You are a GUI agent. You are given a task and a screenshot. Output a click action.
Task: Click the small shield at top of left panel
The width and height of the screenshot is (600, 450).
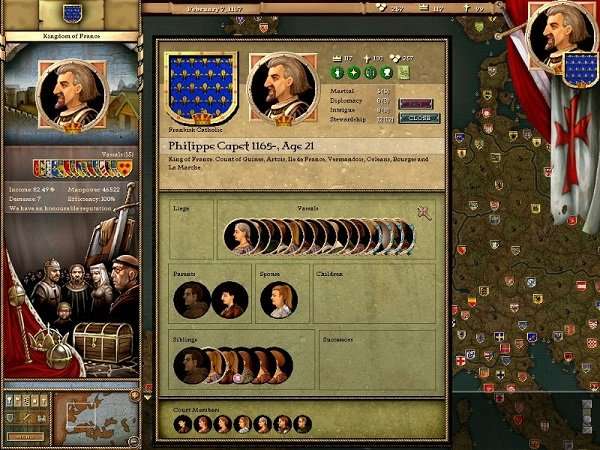[72, 13]
